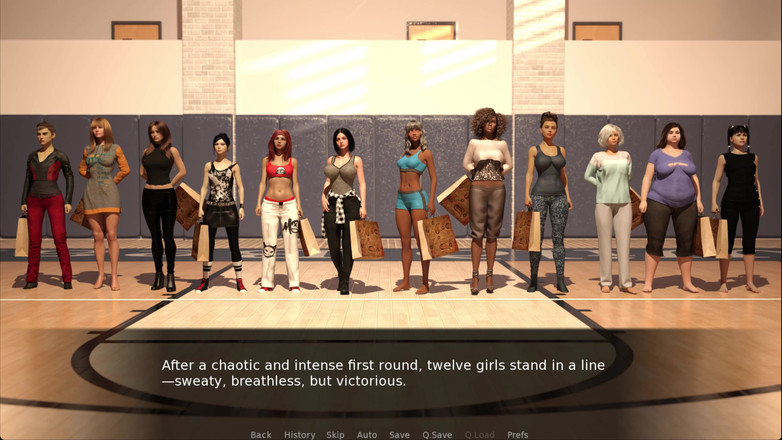This screenshot has height=440, width=782.
Task: Open the Prefs menu
Action: [x=518, y=435]
